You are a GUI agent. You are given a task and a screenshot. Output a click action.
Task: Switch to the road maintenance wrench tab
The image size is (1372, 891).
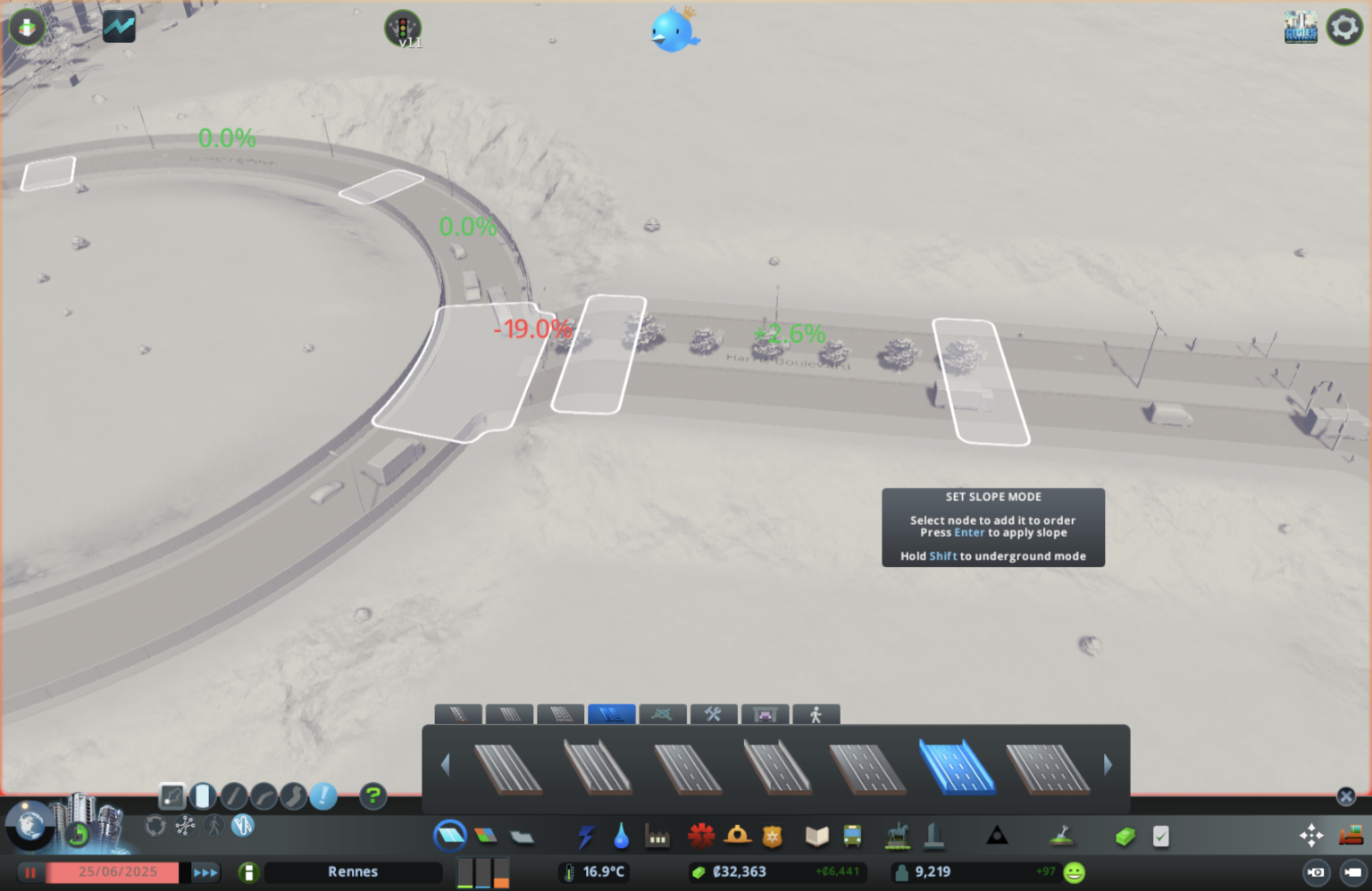714,714
